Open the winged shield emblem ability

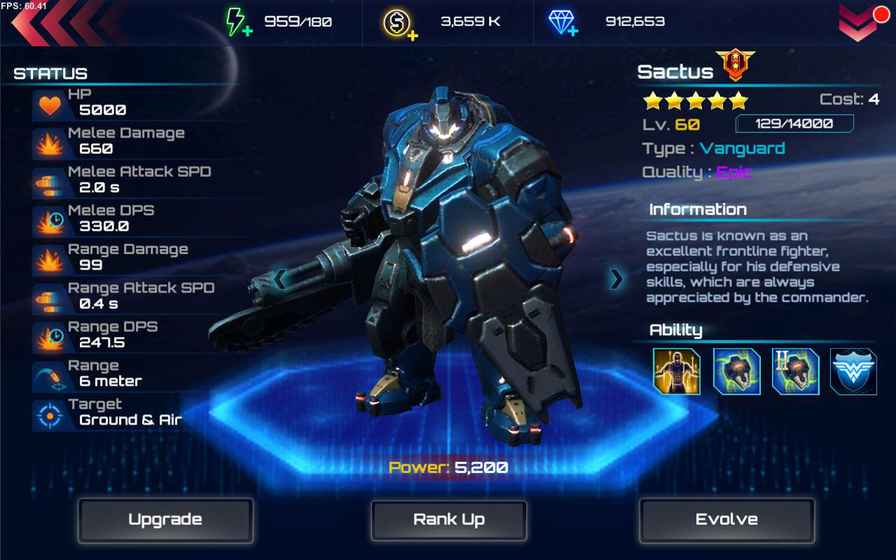tap(853, 371)
